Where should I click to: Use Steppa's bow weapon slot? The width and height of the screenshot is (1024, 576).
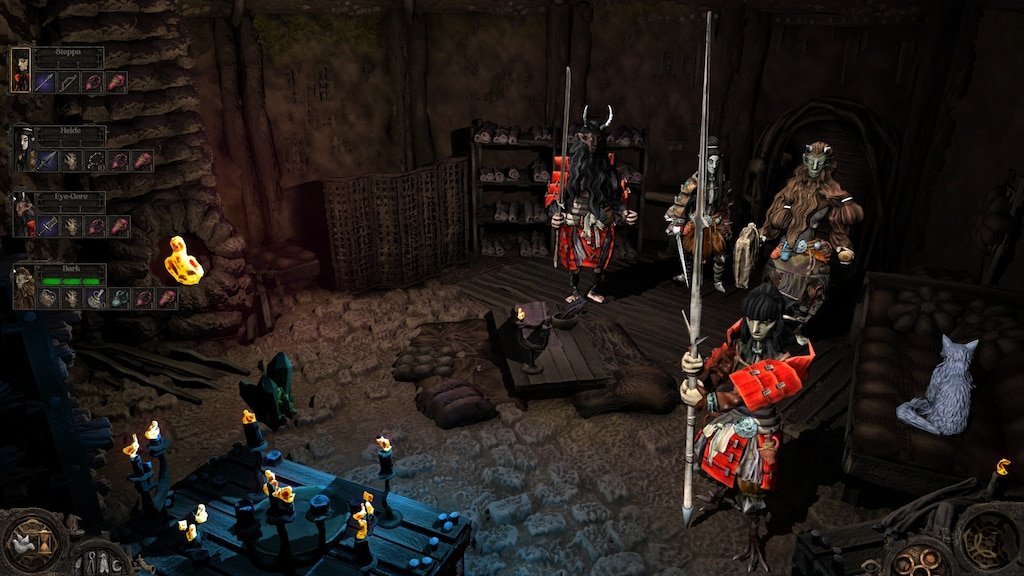click(x=69, y=82)
